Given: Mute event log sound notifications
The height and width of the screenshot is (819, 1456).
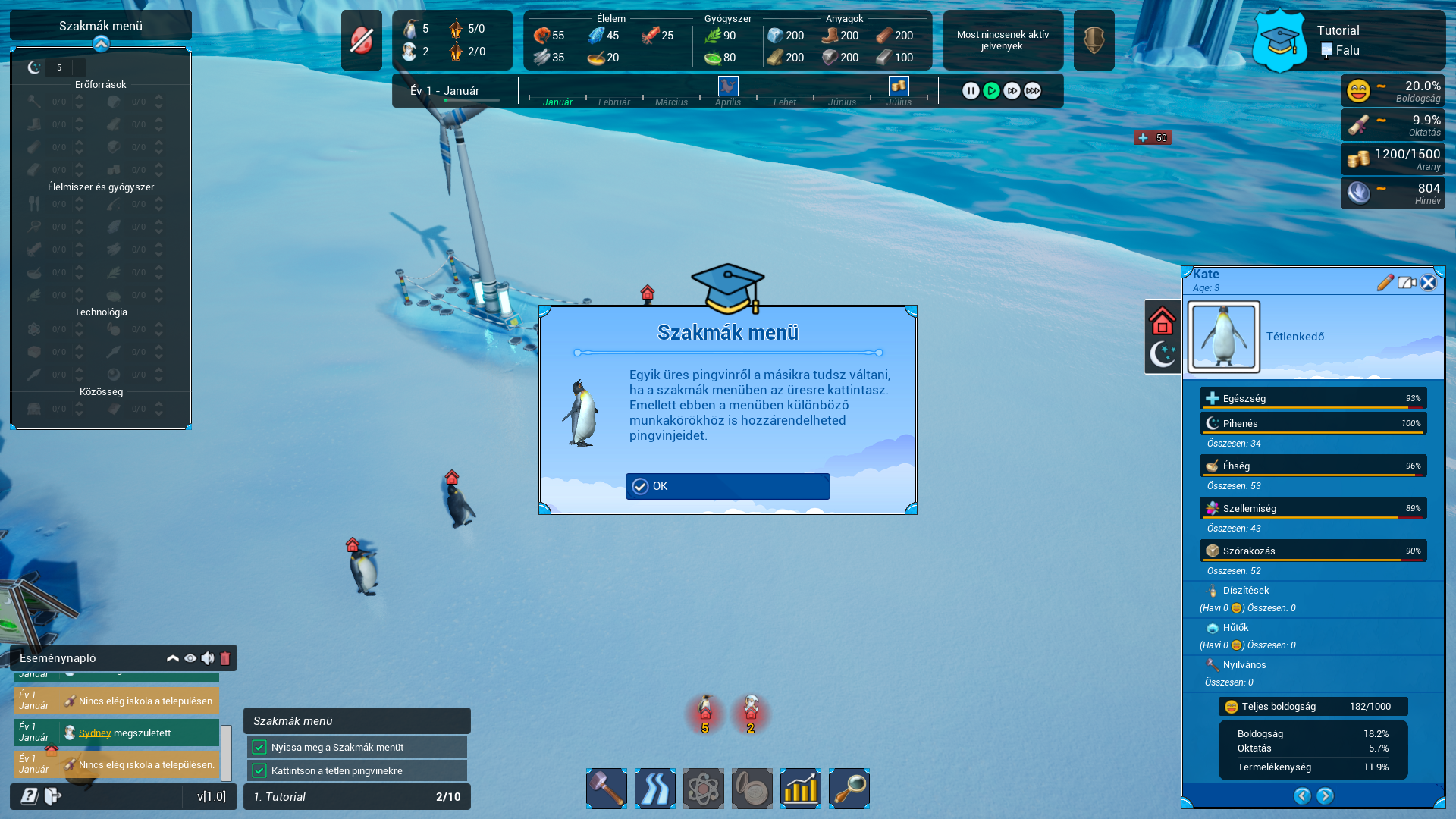Looking at the screenshot, I should (207, 658).
